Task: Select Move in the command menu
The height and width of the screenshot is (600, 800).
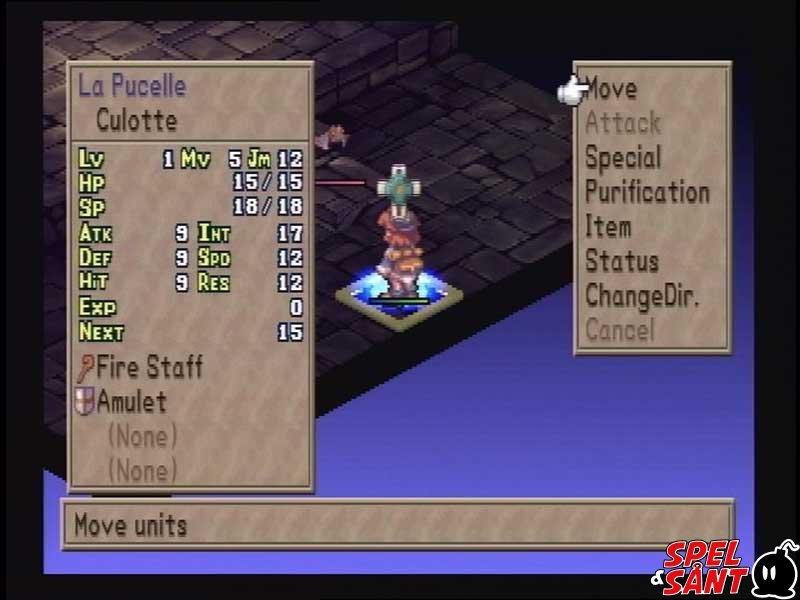Action: tap(611, 89)
